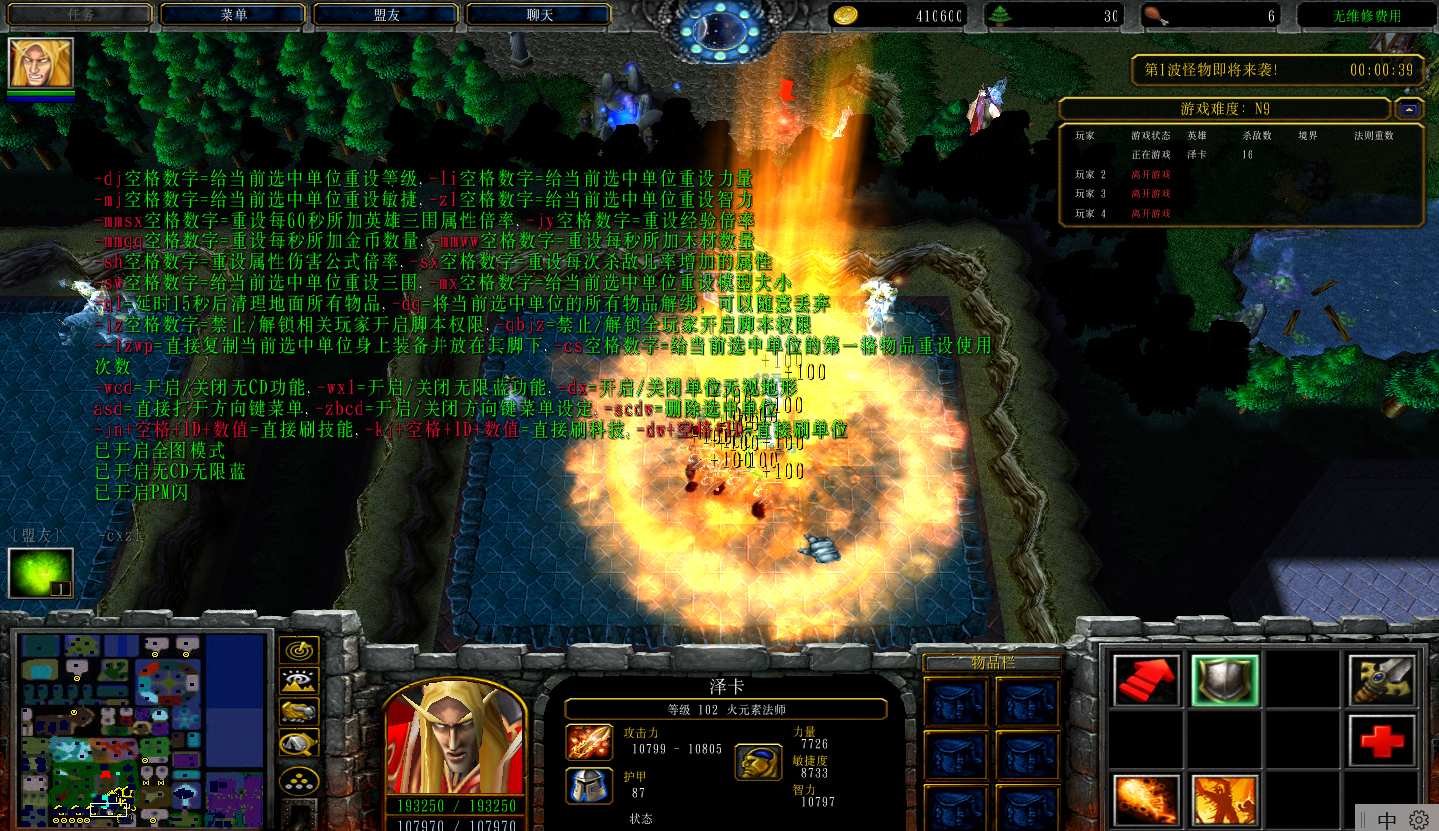Open the 盟友 (Allies) menu
Screen dimensions: 1439x831
386,15
